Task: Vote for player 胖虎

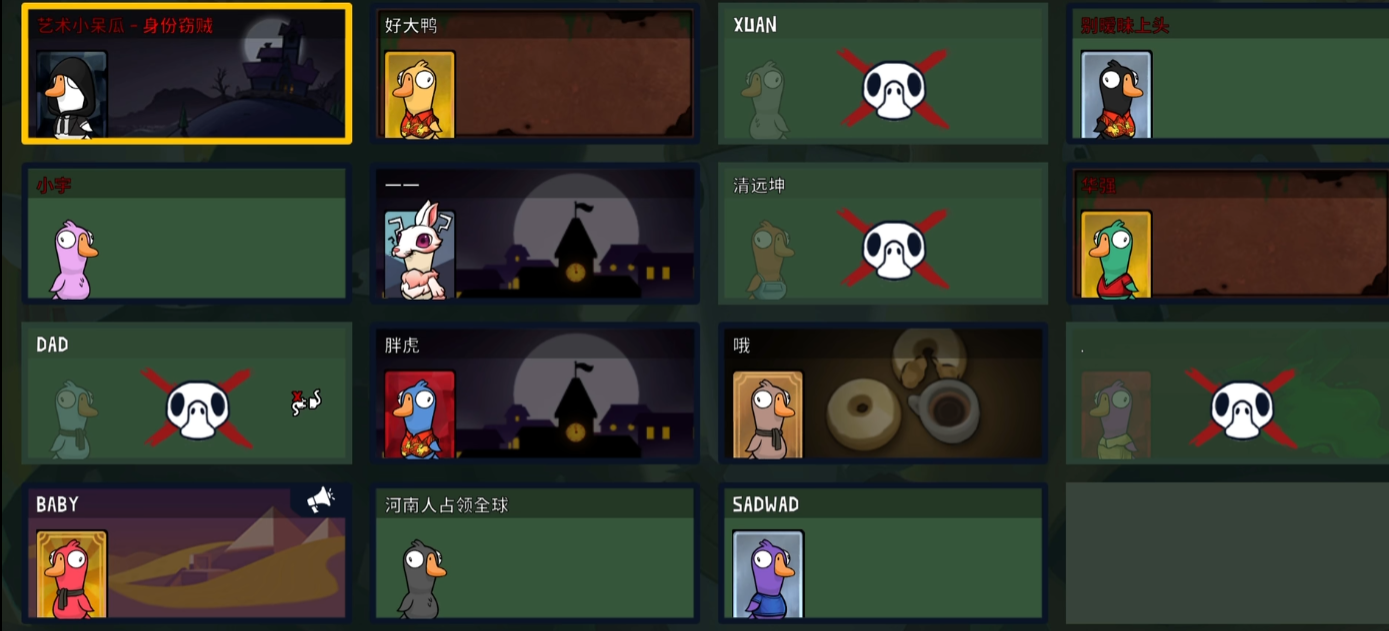Action: click(535, 393)
